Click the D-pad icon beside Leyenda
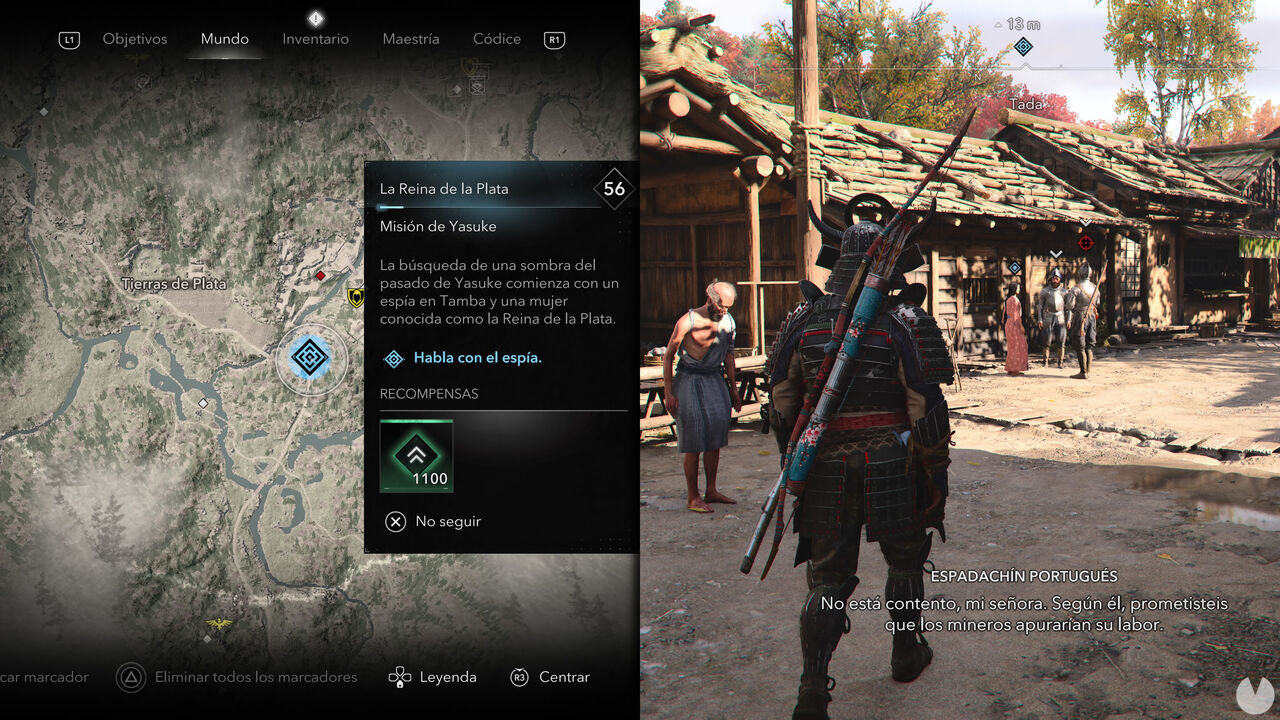The width and height of the screenshot is (1280, 720). [x=400, y=677]
